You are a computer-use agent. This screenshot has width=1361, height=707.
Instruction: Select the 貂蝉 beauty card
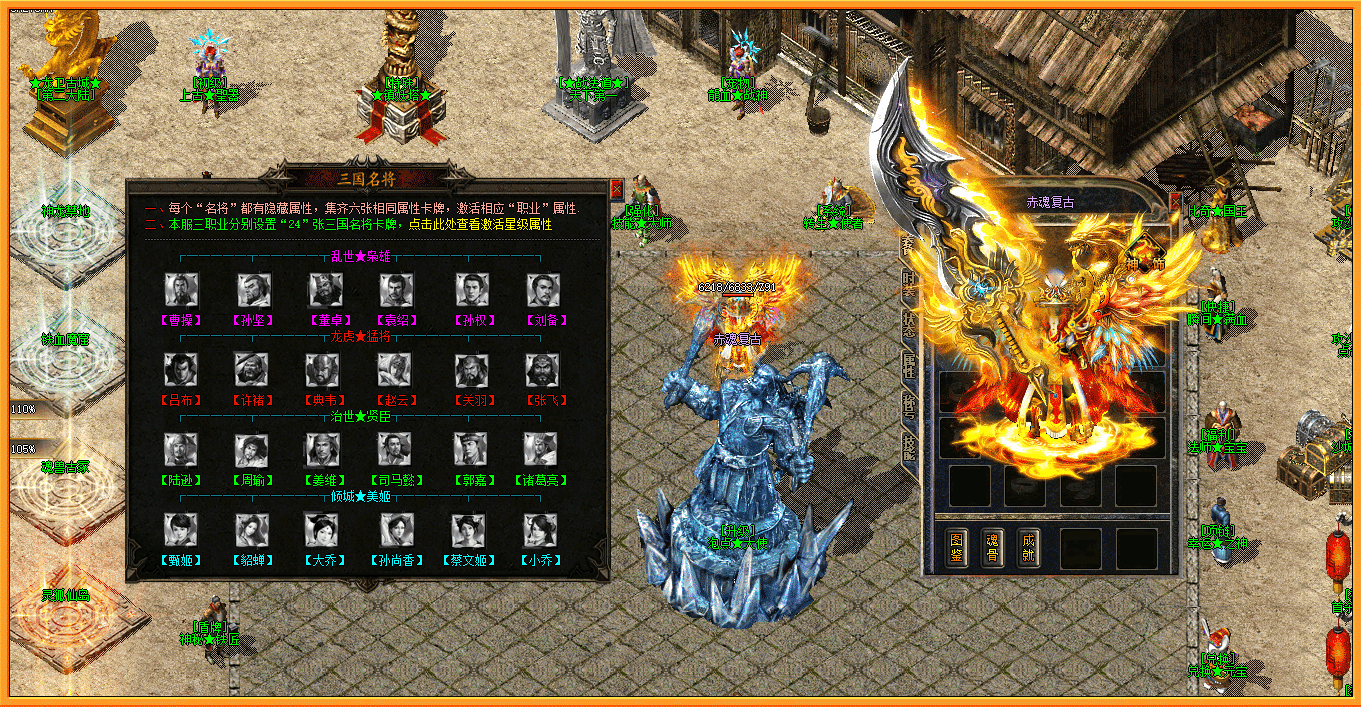point(252,531)
